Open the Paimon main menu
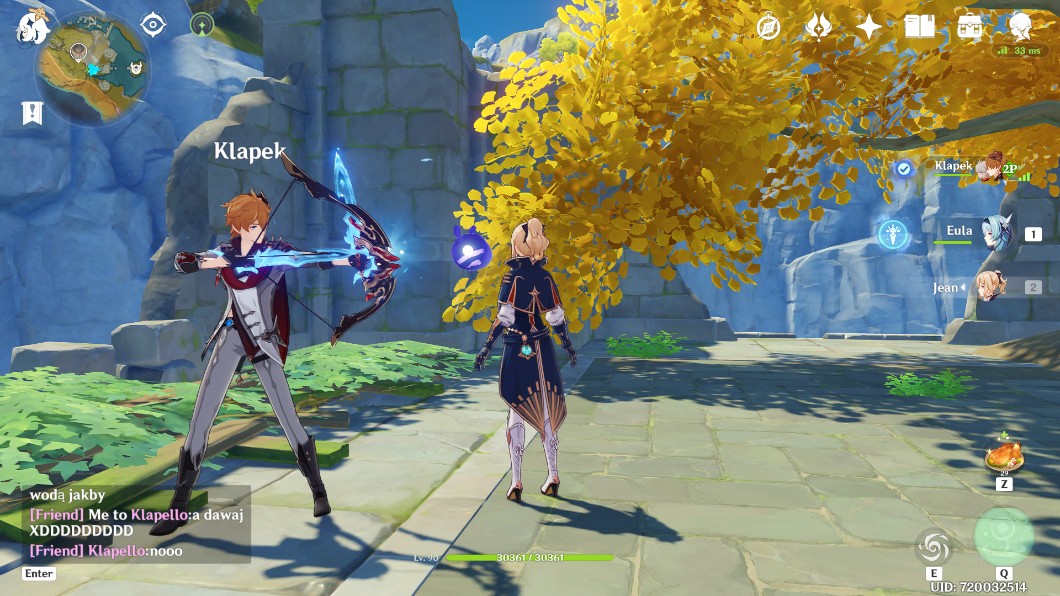Screen dimensions: 1060x596 [32, 27]
